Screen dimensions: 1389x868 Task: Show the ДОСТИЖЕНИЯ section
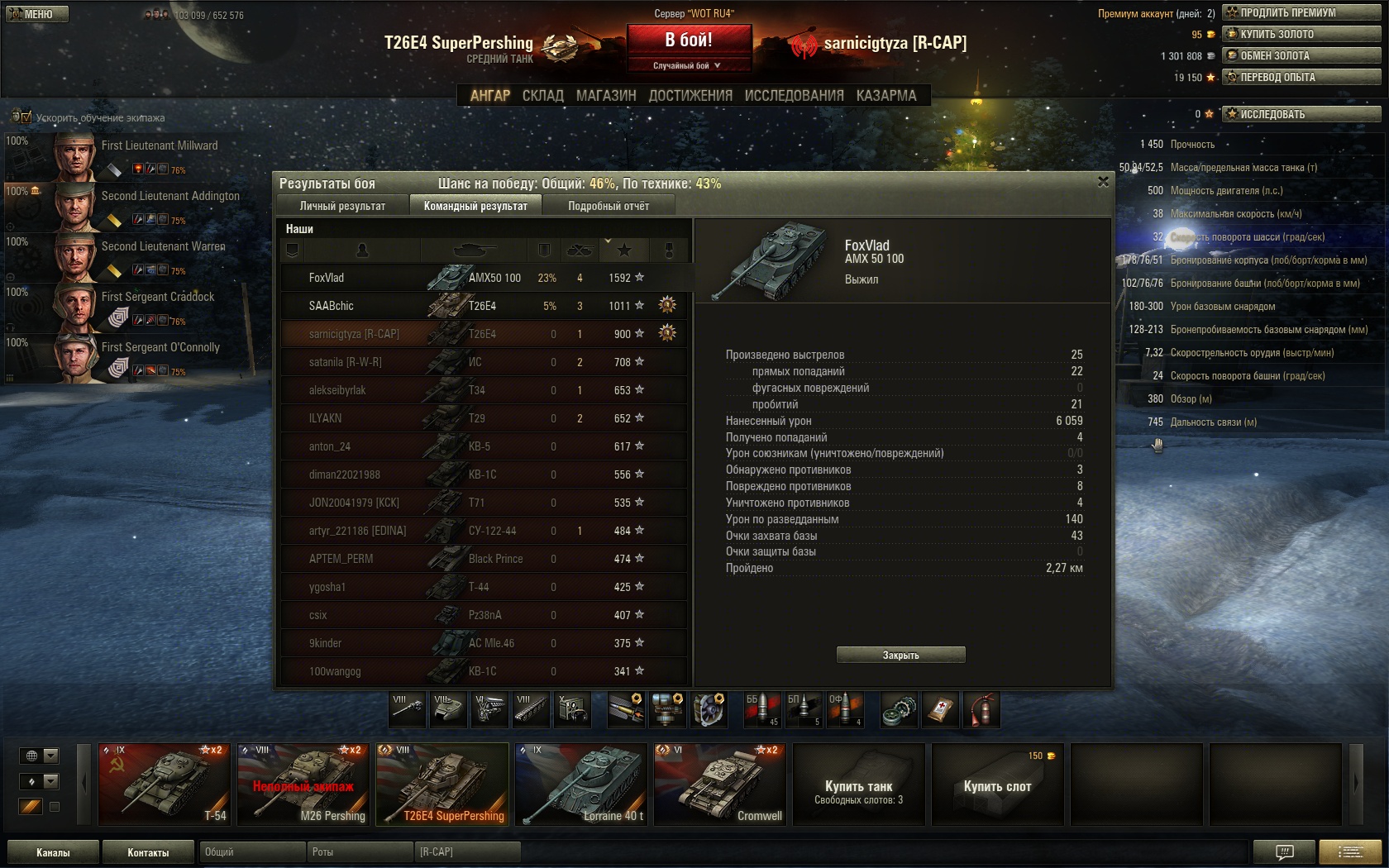tap(690, 96)
